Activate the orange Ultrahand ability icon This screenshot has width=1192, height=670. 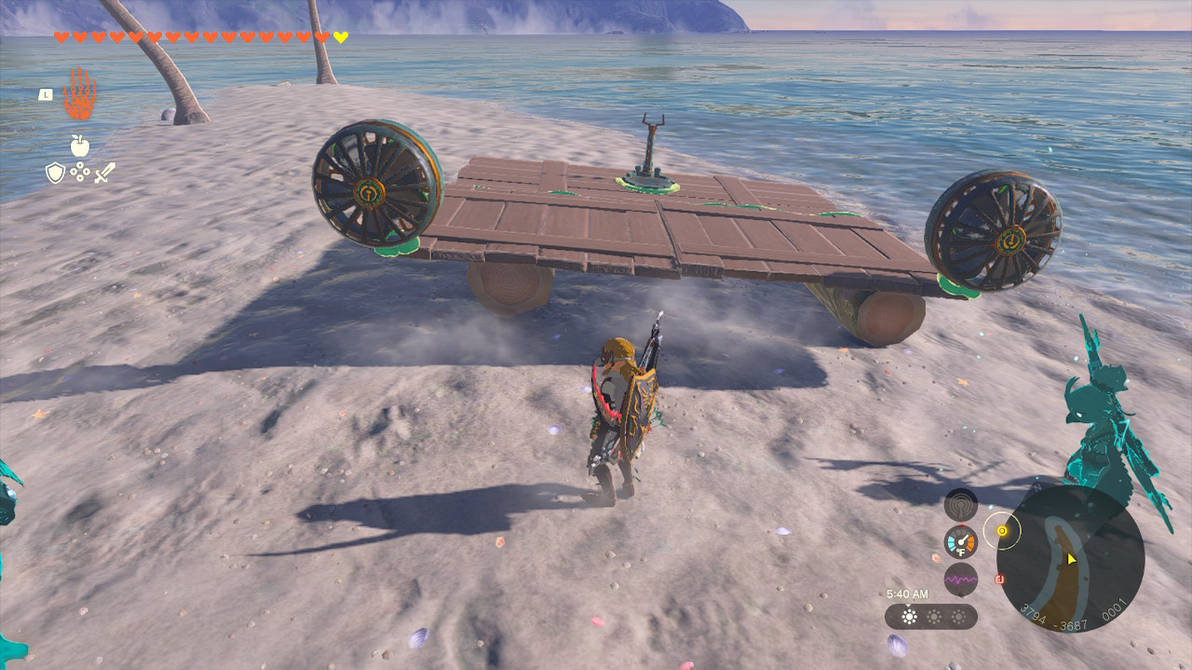[x=79, y=95]
